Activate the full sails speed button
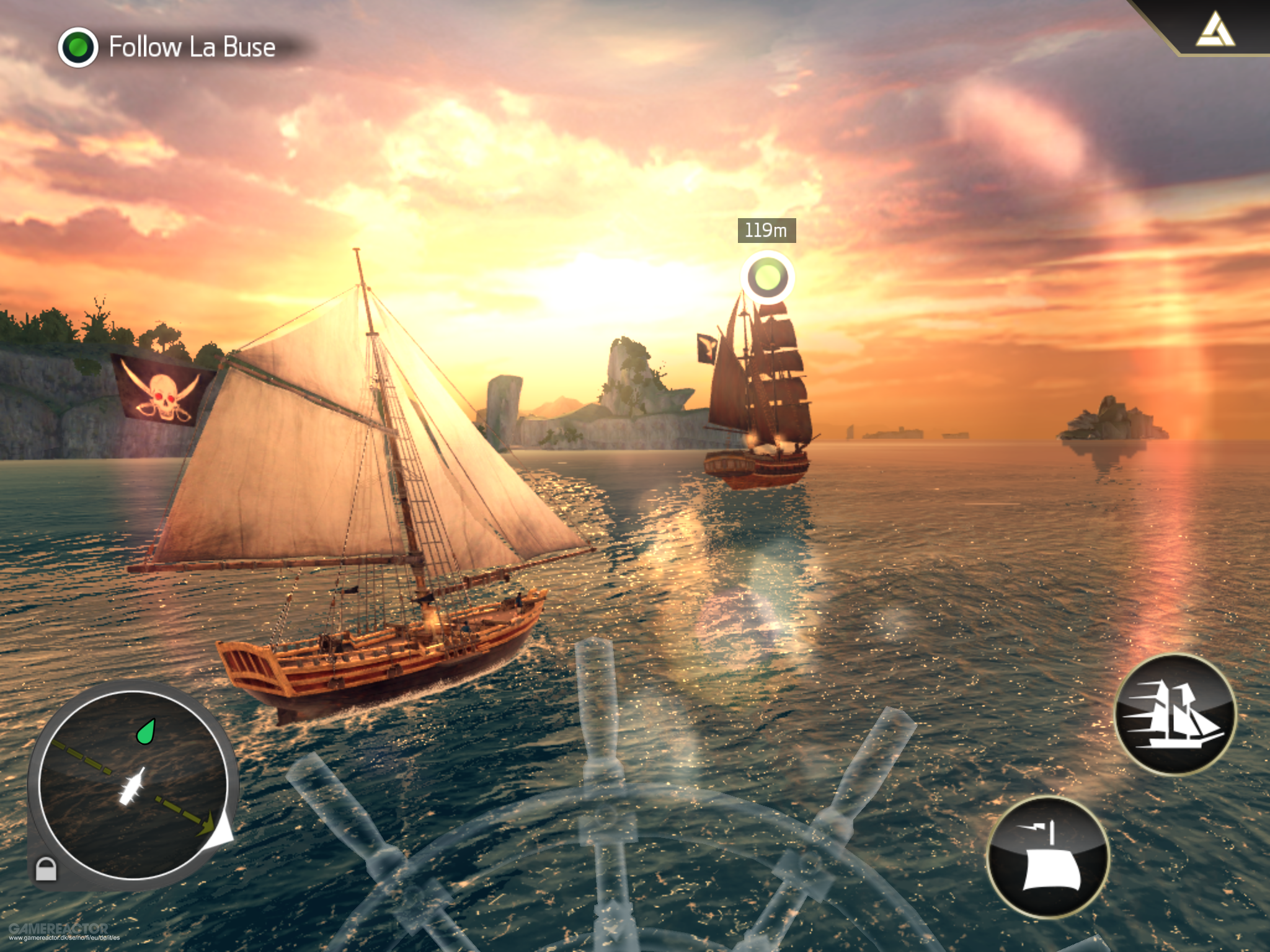 (1175, 713)
